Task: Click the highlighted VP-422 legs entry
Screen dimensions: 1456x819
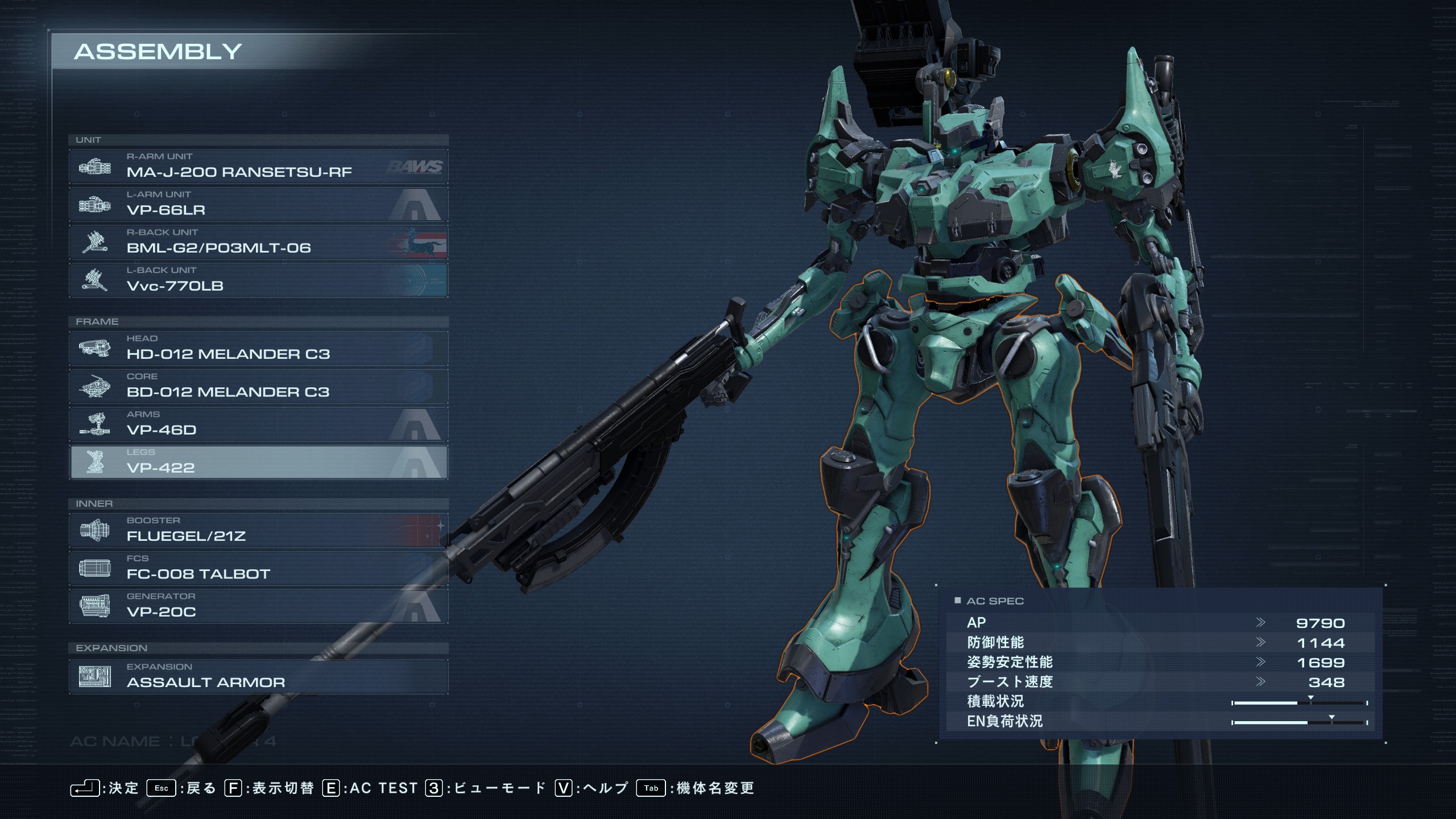Action: [258, 462]
